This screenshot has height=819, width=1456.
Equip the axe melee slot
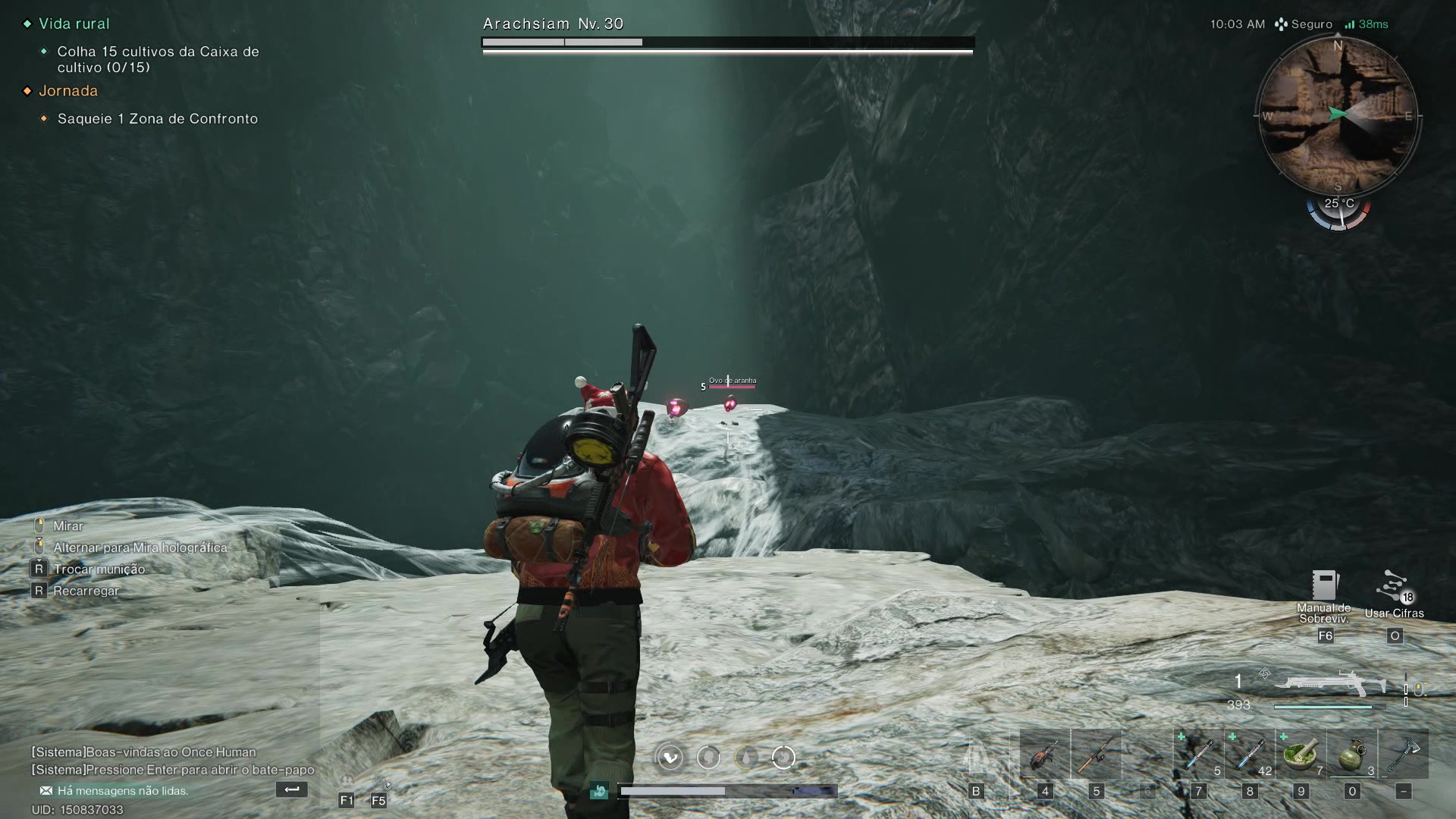point(1403,755)
